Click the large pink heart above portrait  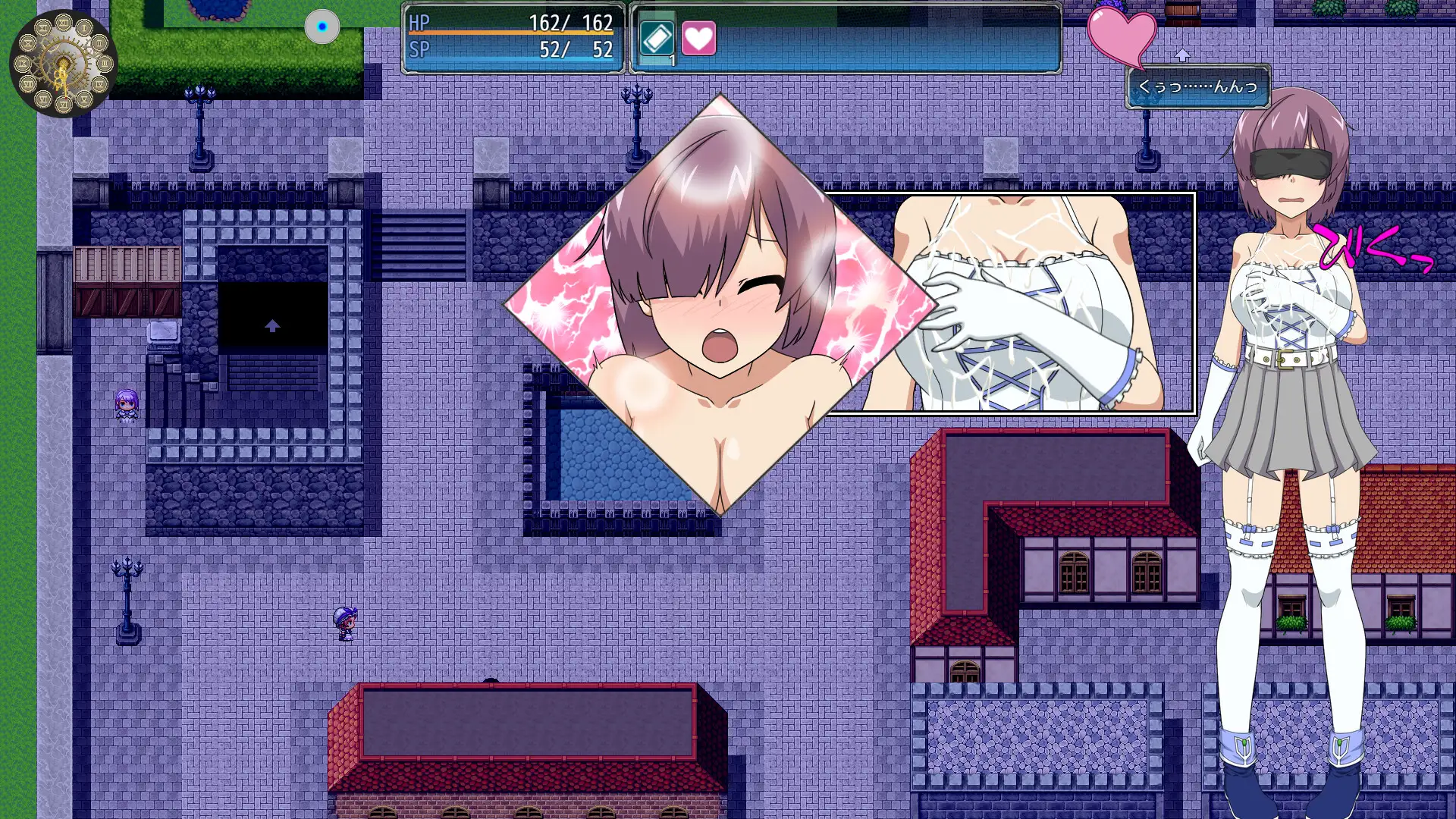pos(1122,36)
